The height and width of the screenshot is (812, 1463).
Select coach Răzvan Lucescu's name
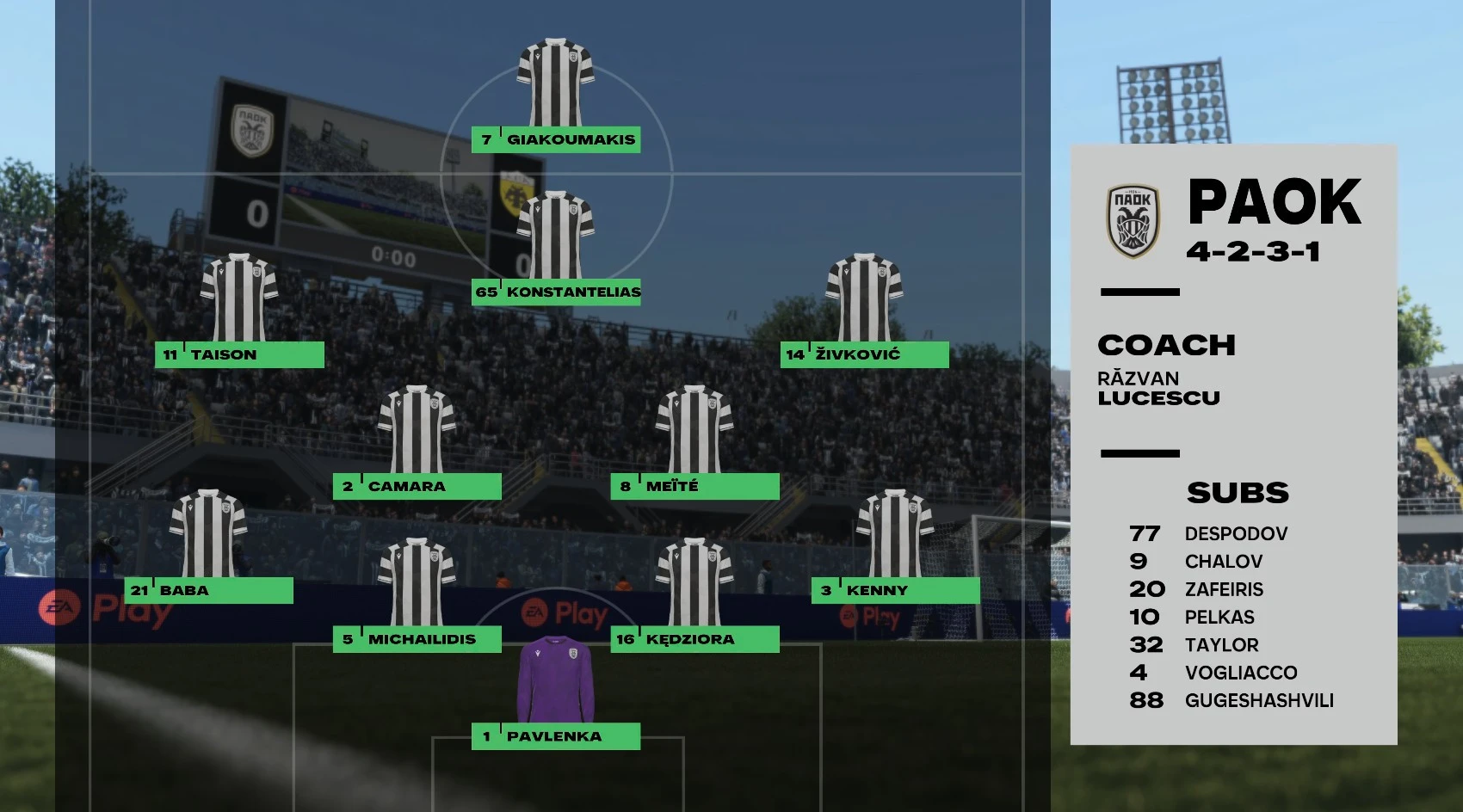click(x=1158, y=388)
